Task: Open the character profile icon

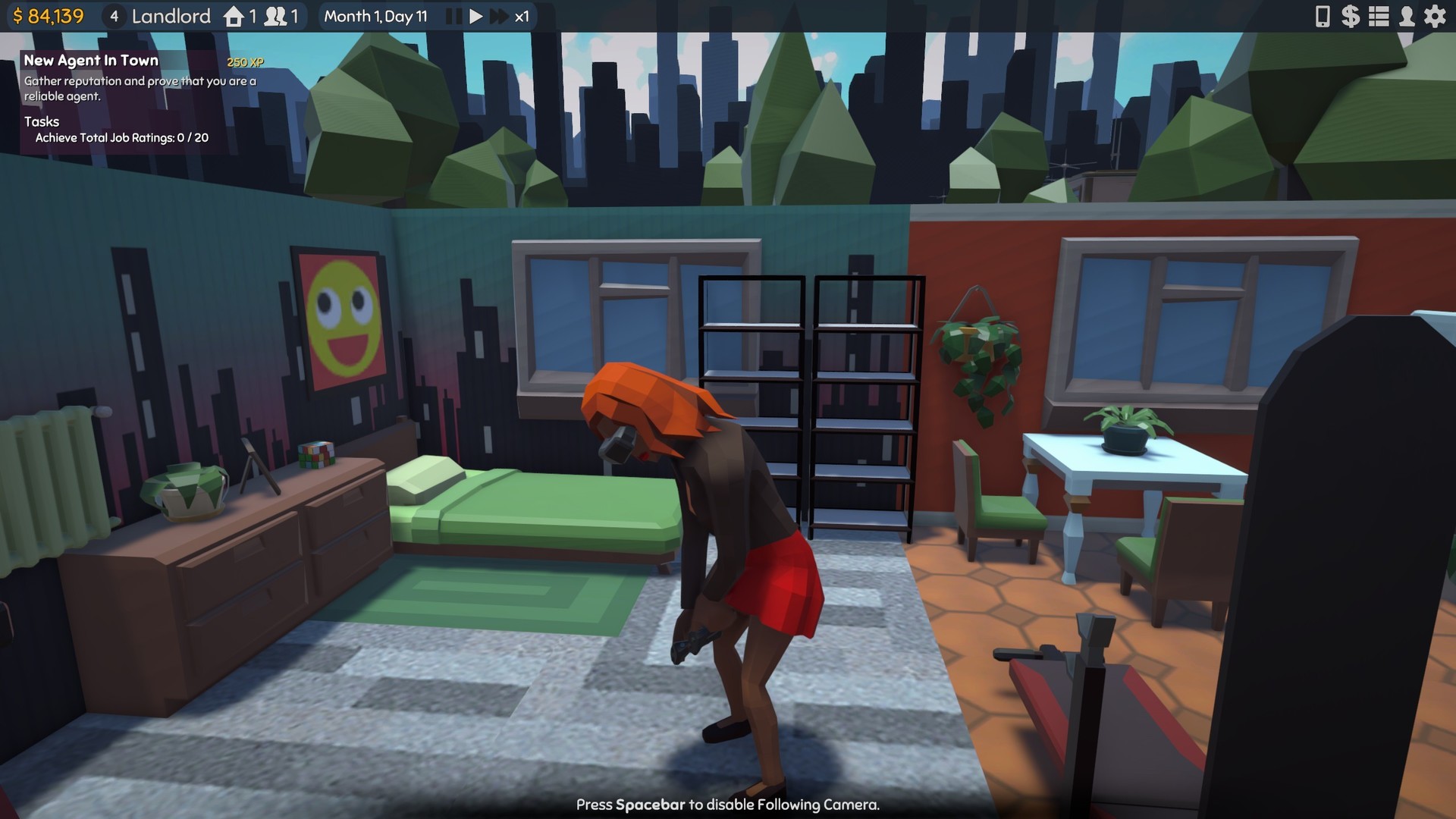Action: [x=1407, y=16]
